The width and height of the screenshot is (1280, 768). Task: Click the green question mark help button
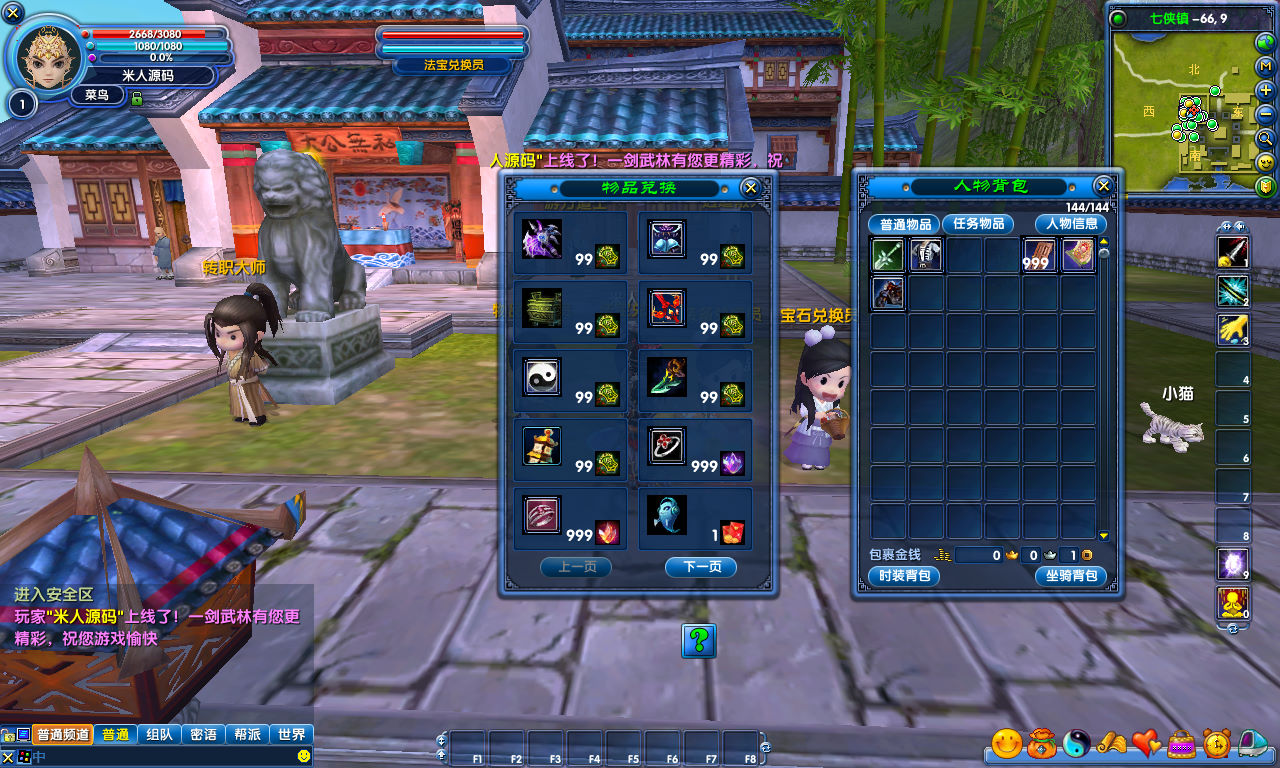699,640
